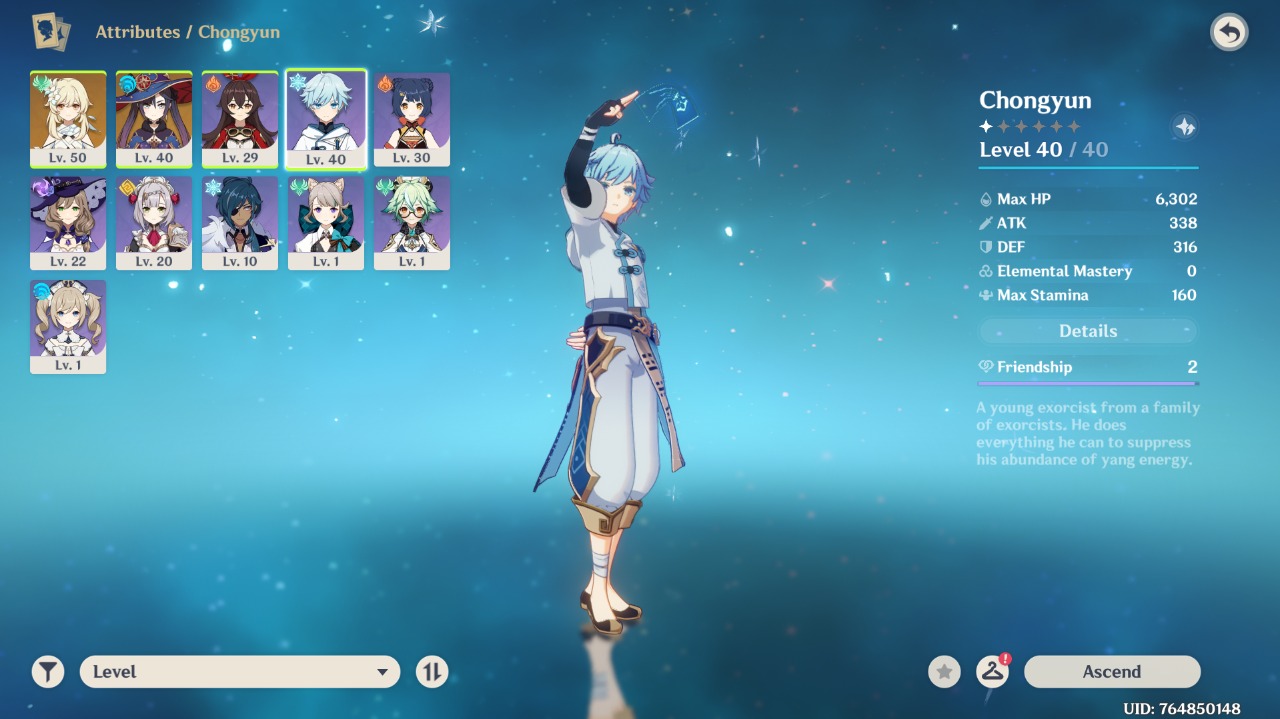
Task: Pick Lynette's cat-eared Lv. 1 portrait
Action: pyautogui.click(x=326, y=223)
